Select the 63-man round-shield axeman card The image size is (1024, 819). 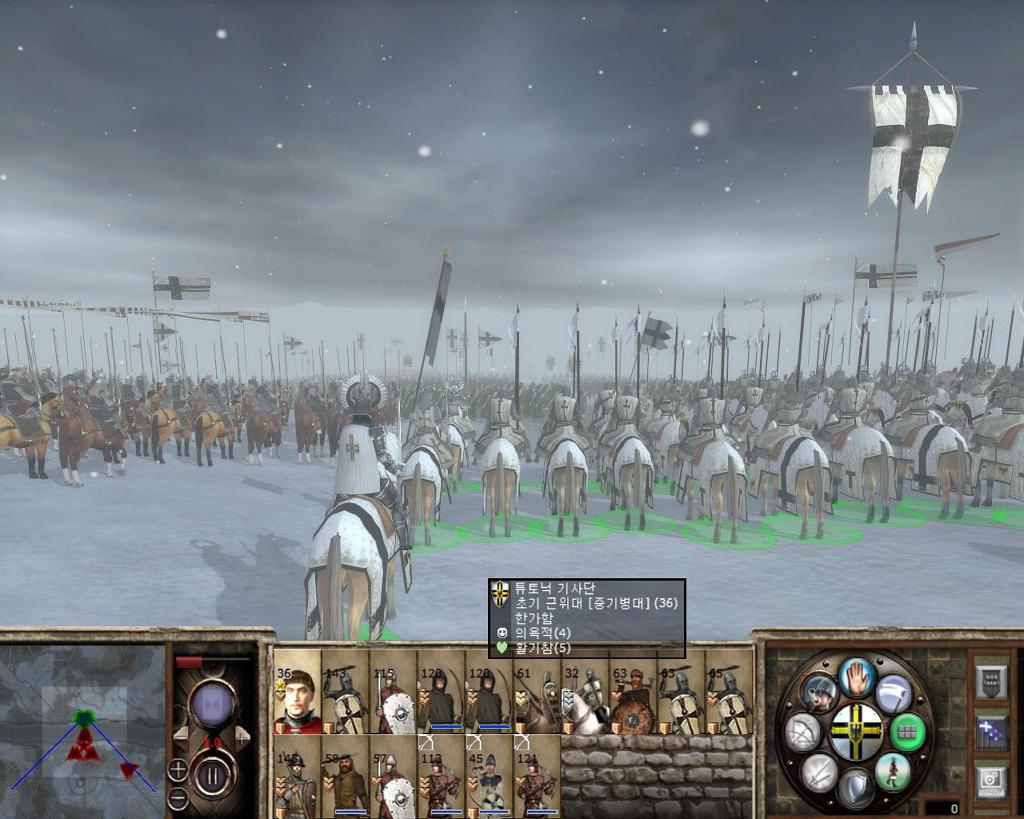[633, 692]
